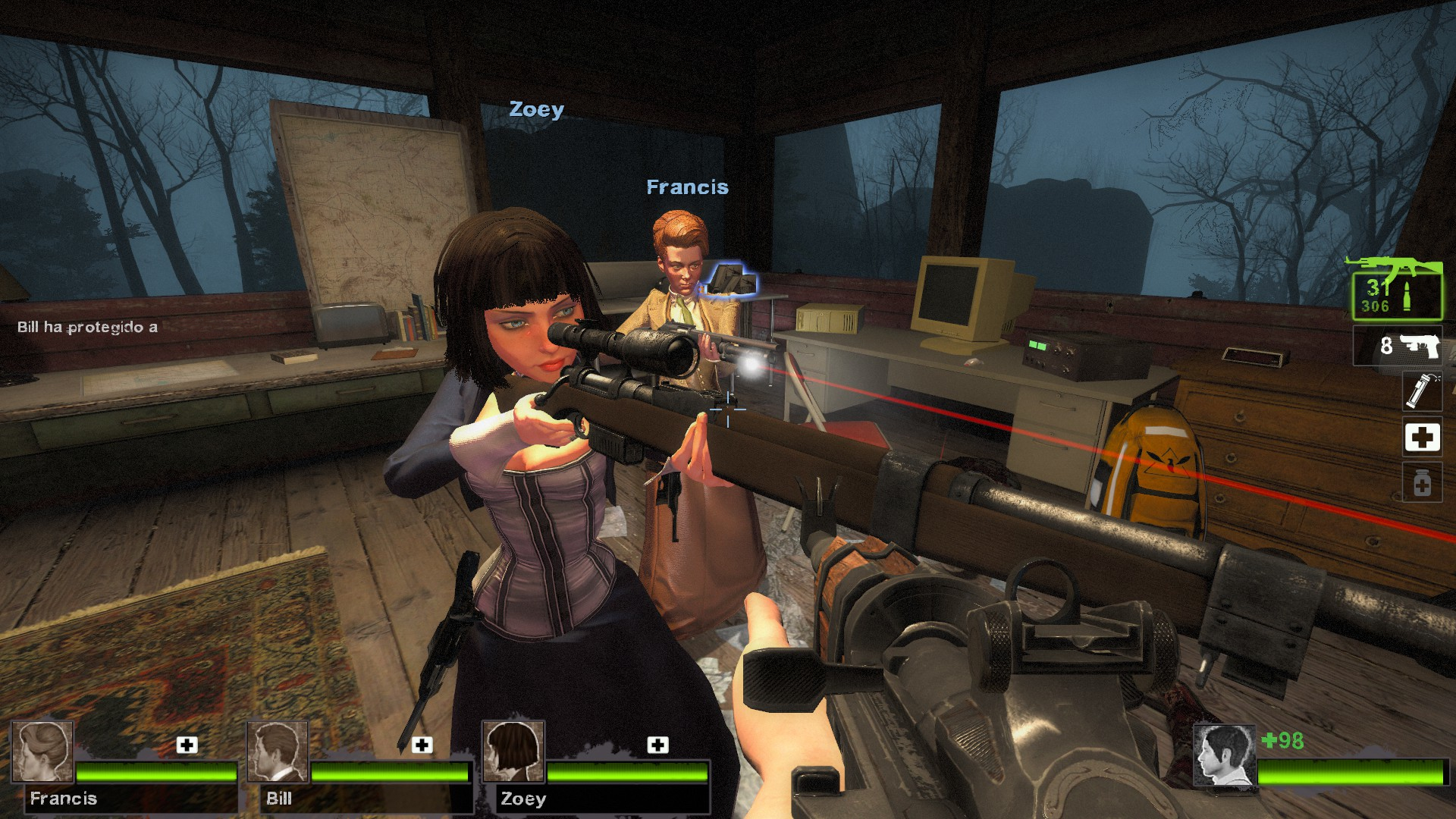Click your own survivor portrait
This screenshot has width=1456, height=819.
click(x=1223, y=755)
